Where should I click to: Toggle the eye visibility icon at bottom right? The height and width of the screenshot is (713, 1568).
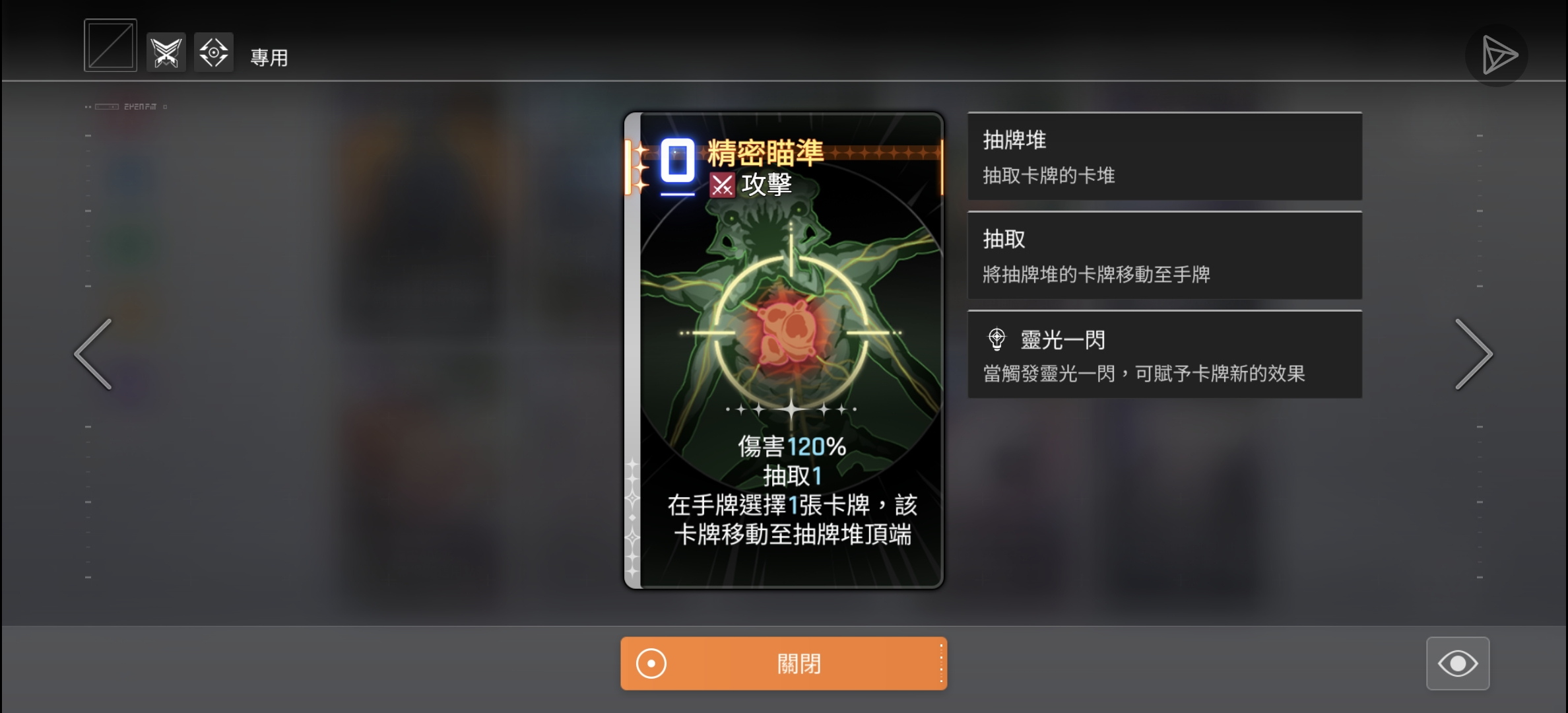1458,663
